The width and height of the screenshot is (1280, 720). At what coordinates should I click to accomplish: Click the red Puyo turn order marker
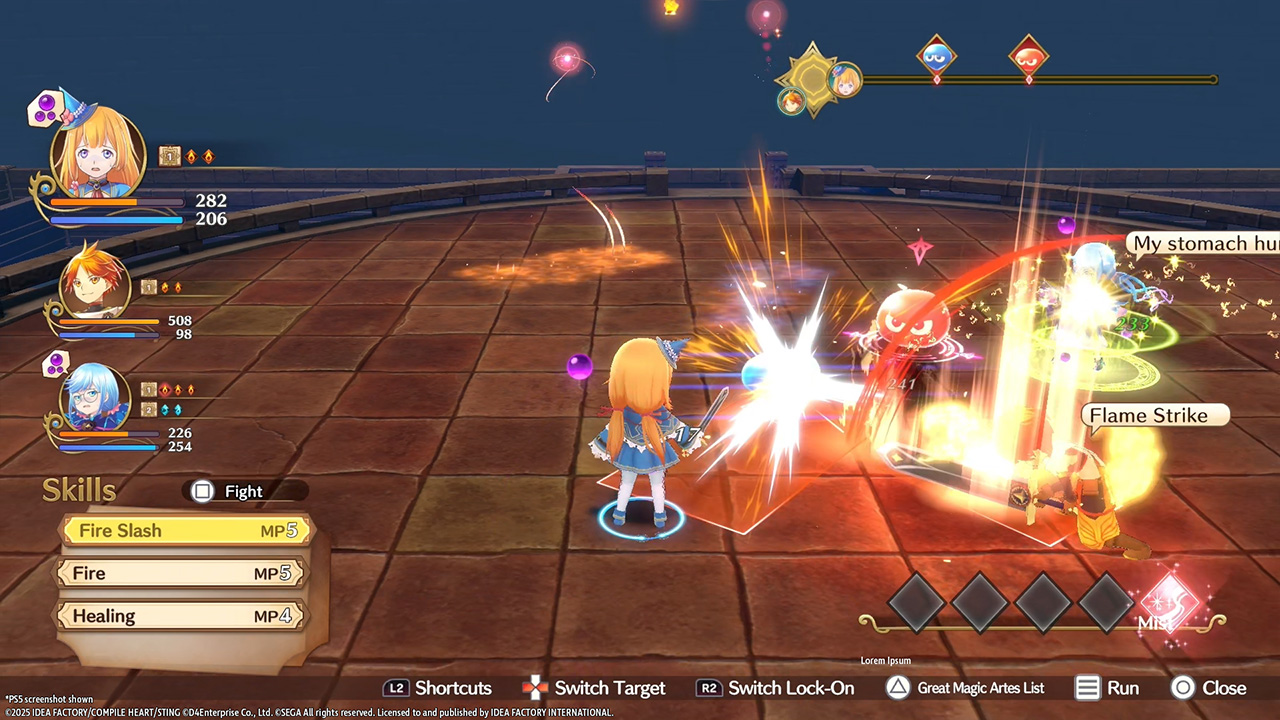click(1028, 55)
